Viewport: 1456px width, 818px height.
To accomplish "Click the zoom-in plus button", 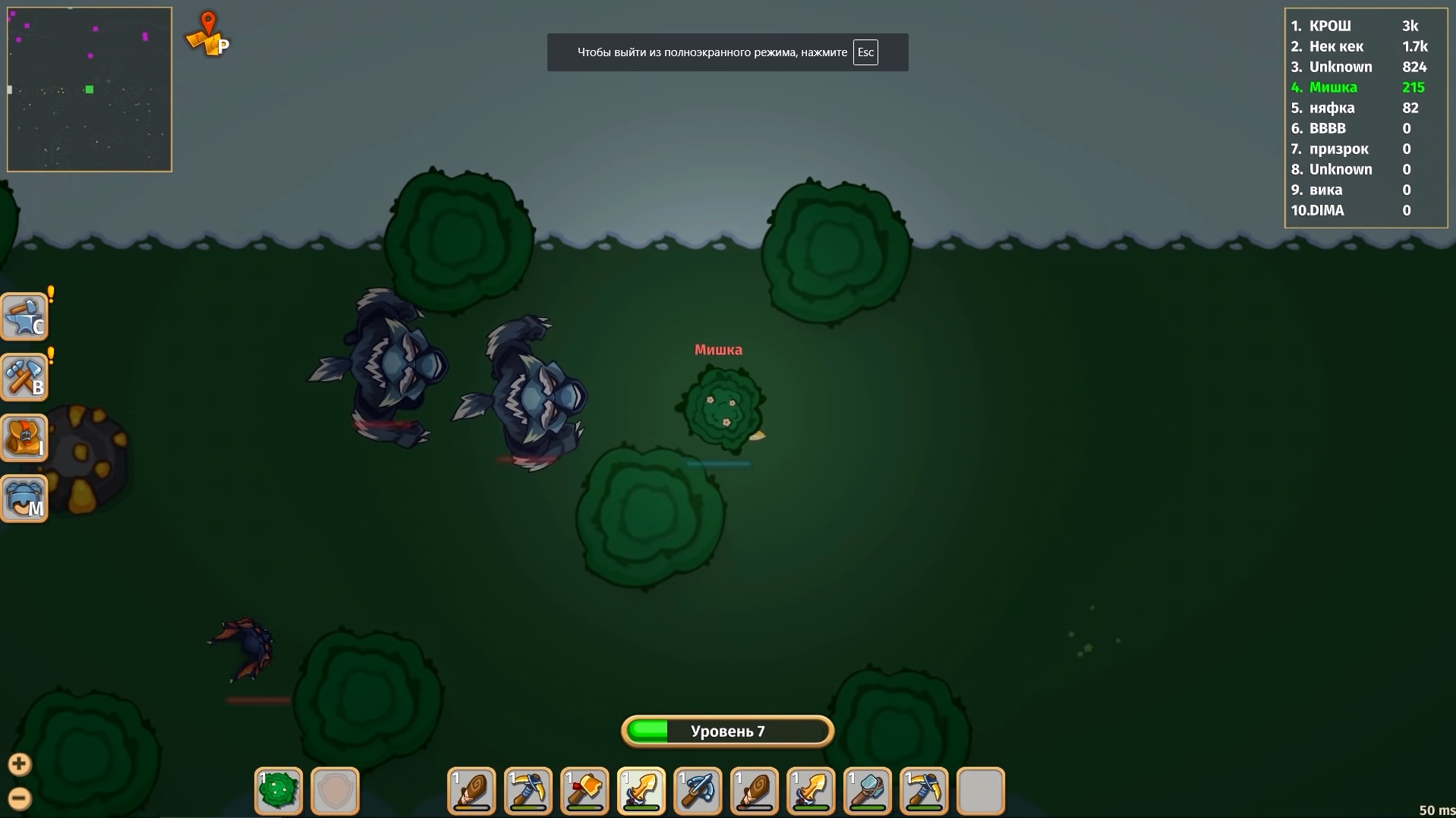I will point(19,763).
